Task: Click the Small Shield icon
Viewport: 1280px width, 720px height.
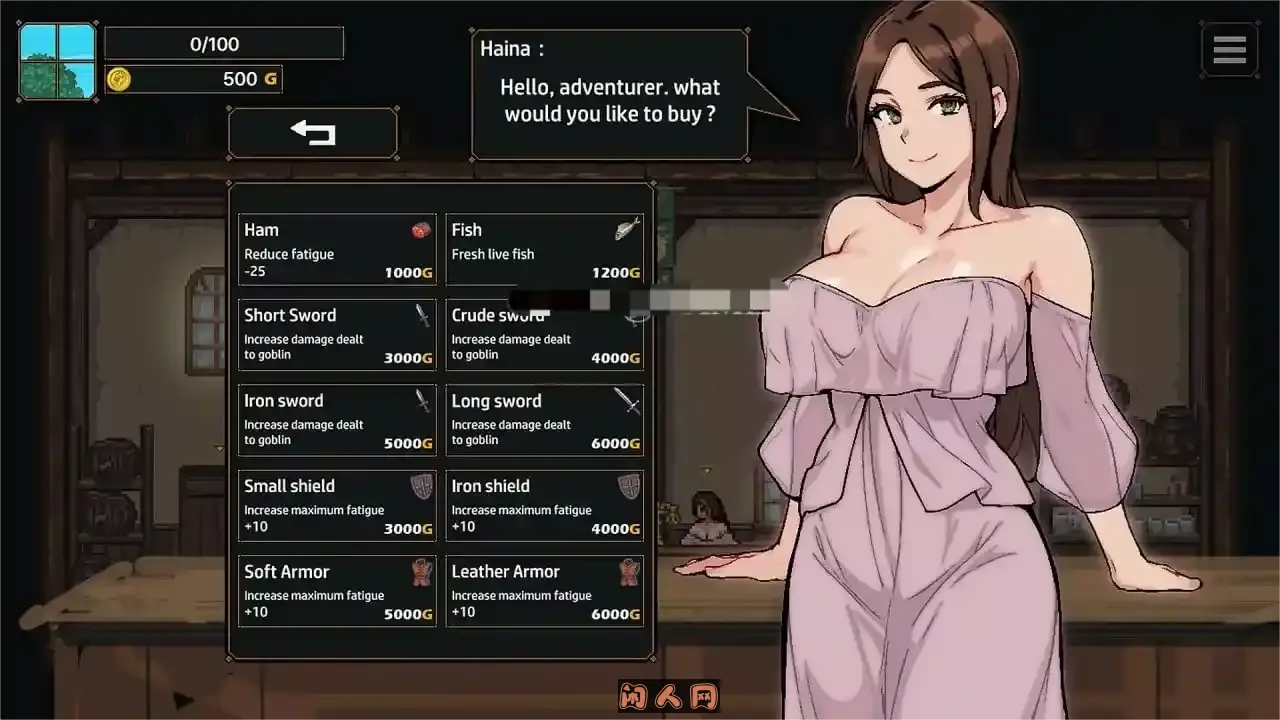Action: [x=422, y=486]
